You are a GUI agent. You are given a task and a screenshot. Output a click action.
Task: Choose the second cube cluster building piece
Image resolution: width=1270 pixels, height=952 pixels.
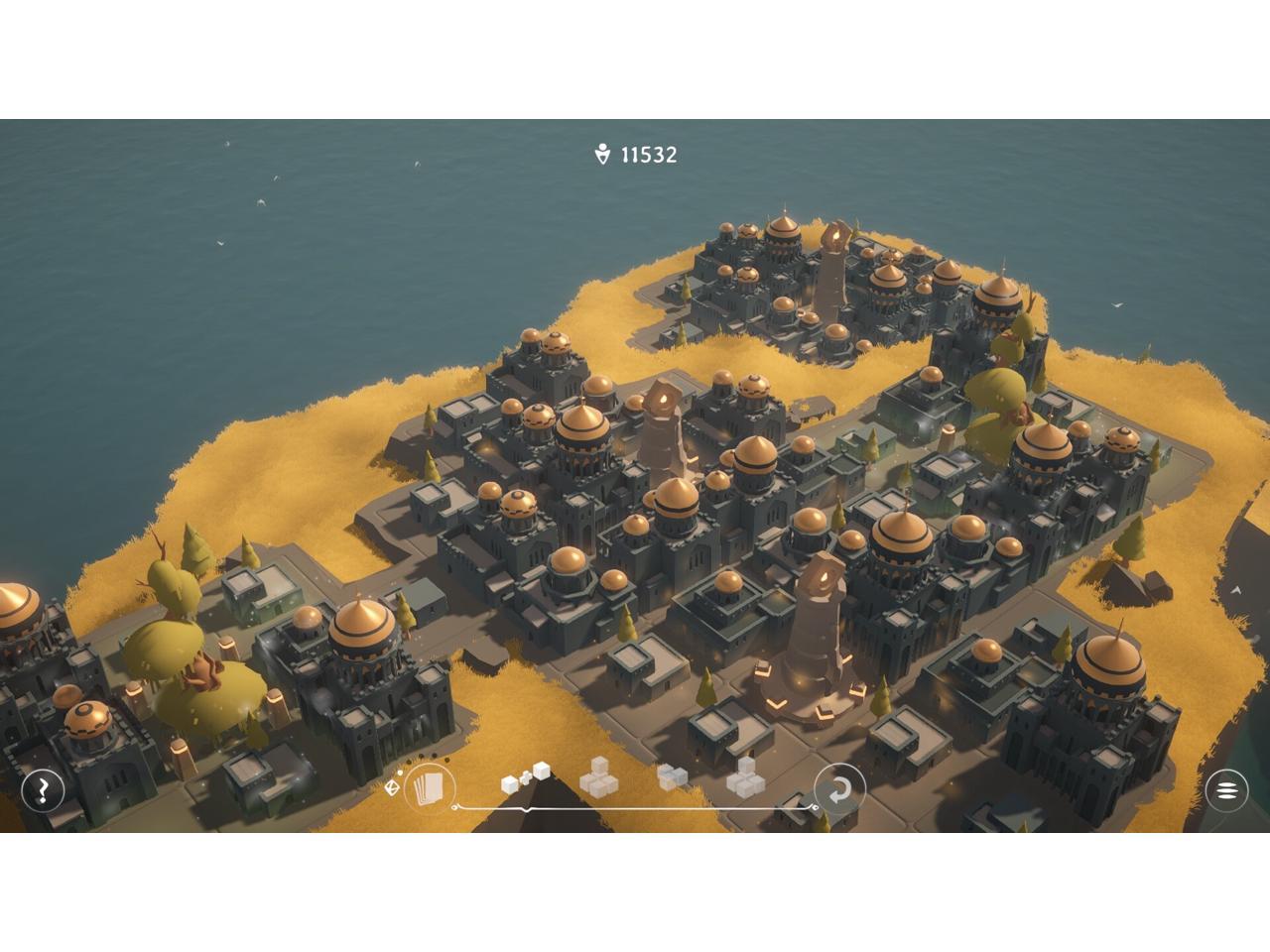[598, 777]
